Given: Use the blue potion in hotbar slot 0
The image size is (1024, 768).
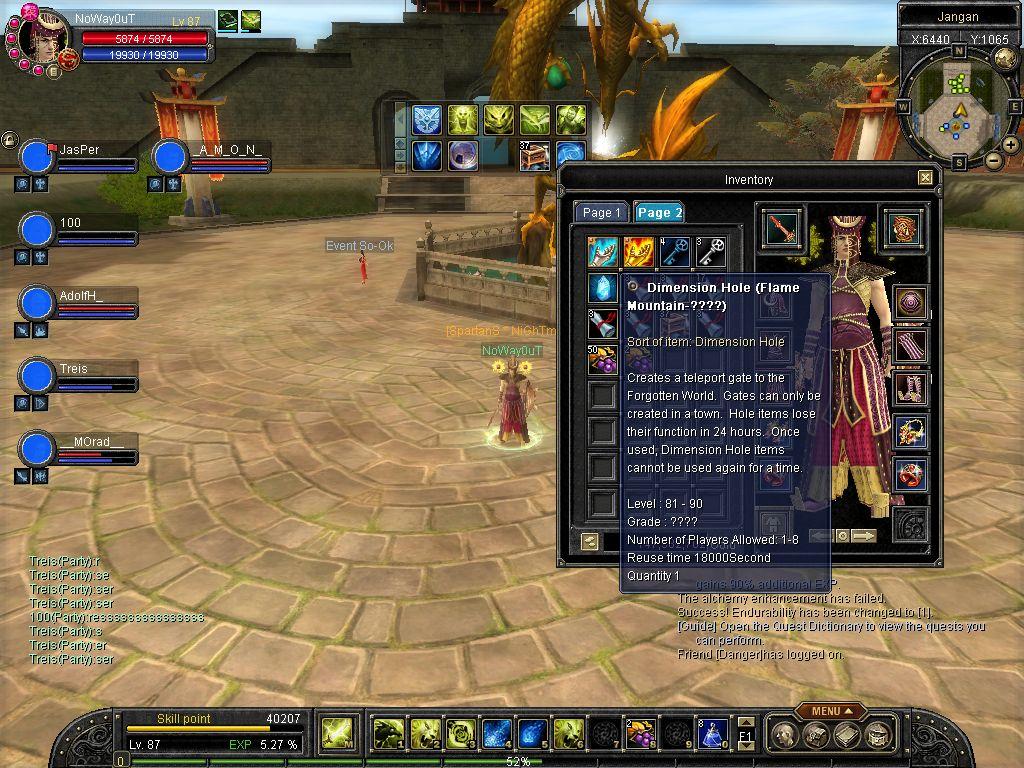Looking at the screenshot, I should (x=711, y=735).
